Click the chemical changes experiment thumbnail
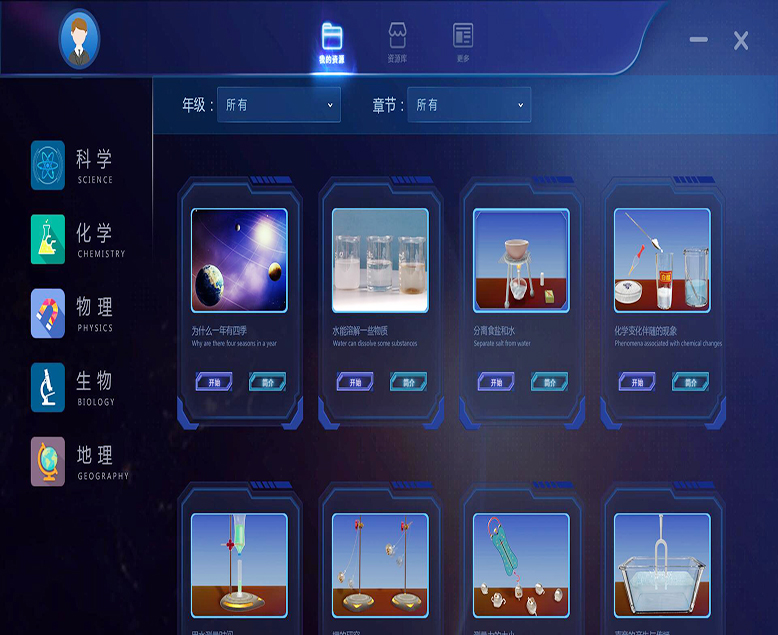The image size is (778, 635). (662, 260)
